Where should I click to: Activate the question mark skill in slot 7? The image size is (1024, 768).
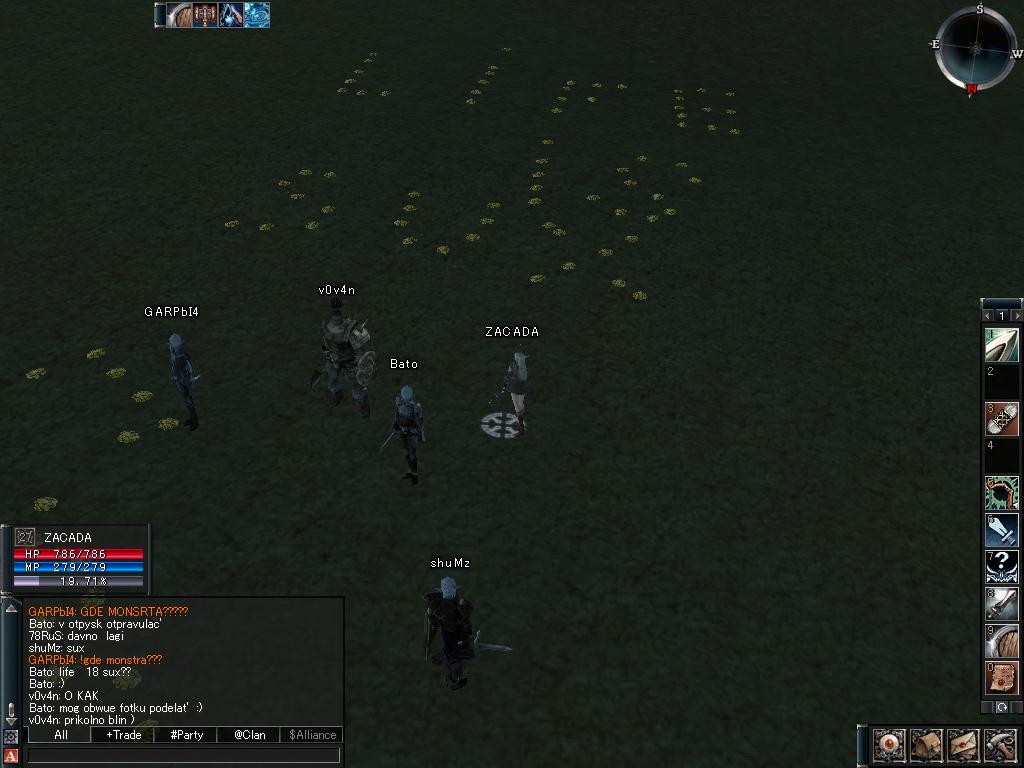[1002, 567]
